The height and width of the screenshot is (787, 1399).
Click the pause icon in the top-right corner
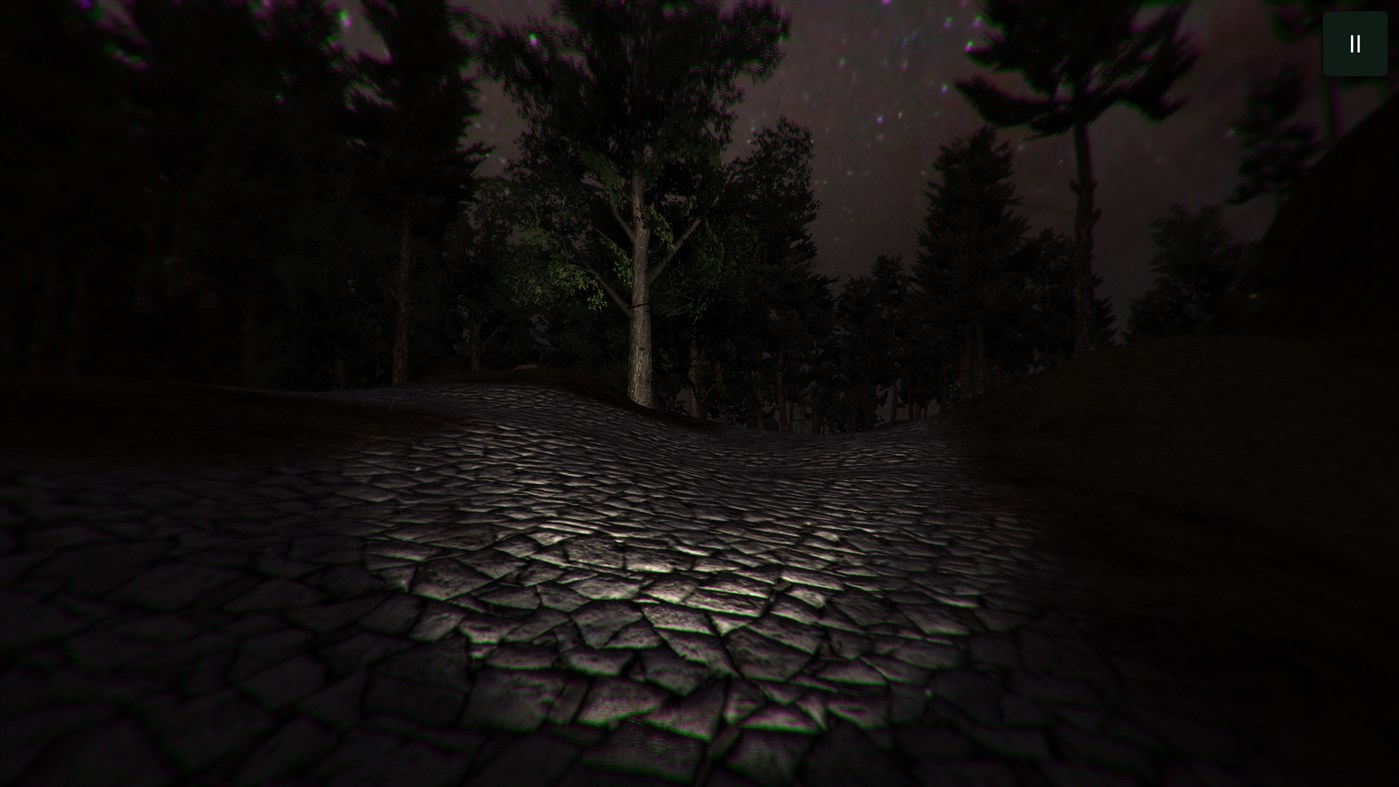(1354, 43)
